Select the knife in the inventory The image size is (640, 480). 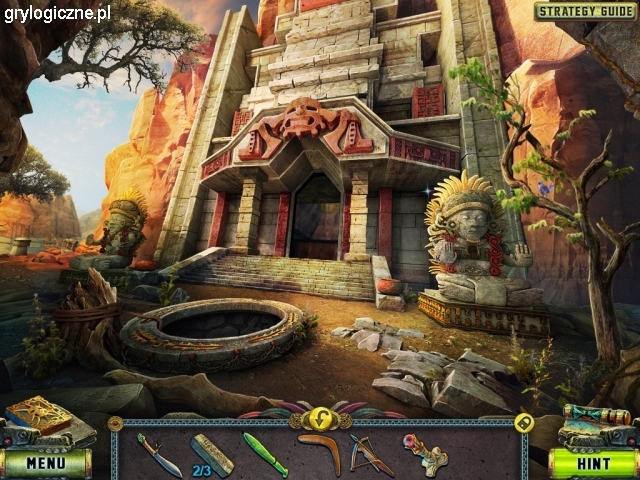pos(158,453)
